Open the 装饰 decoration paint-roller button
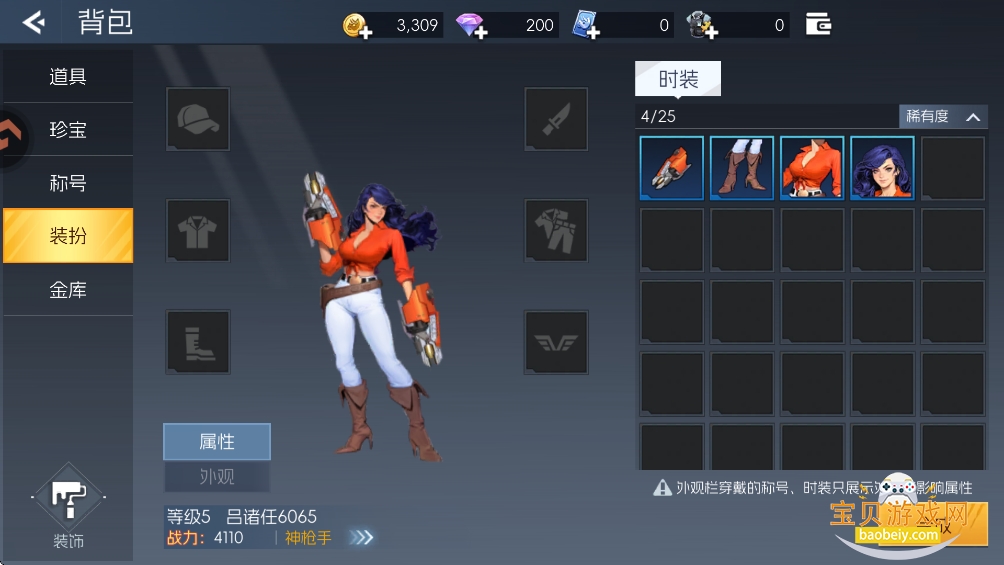This screenshot has width=1004, height=565. 69,497
